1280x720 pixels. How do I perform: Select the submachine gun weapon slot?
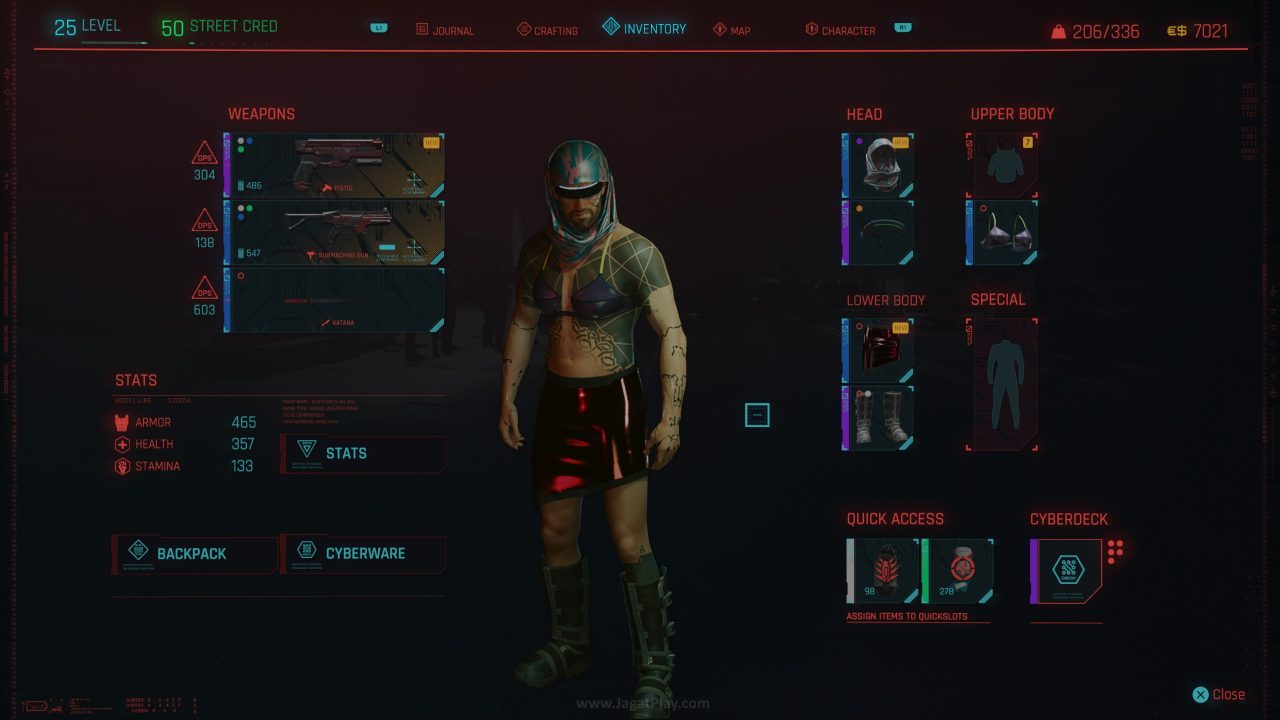(334, 232)
